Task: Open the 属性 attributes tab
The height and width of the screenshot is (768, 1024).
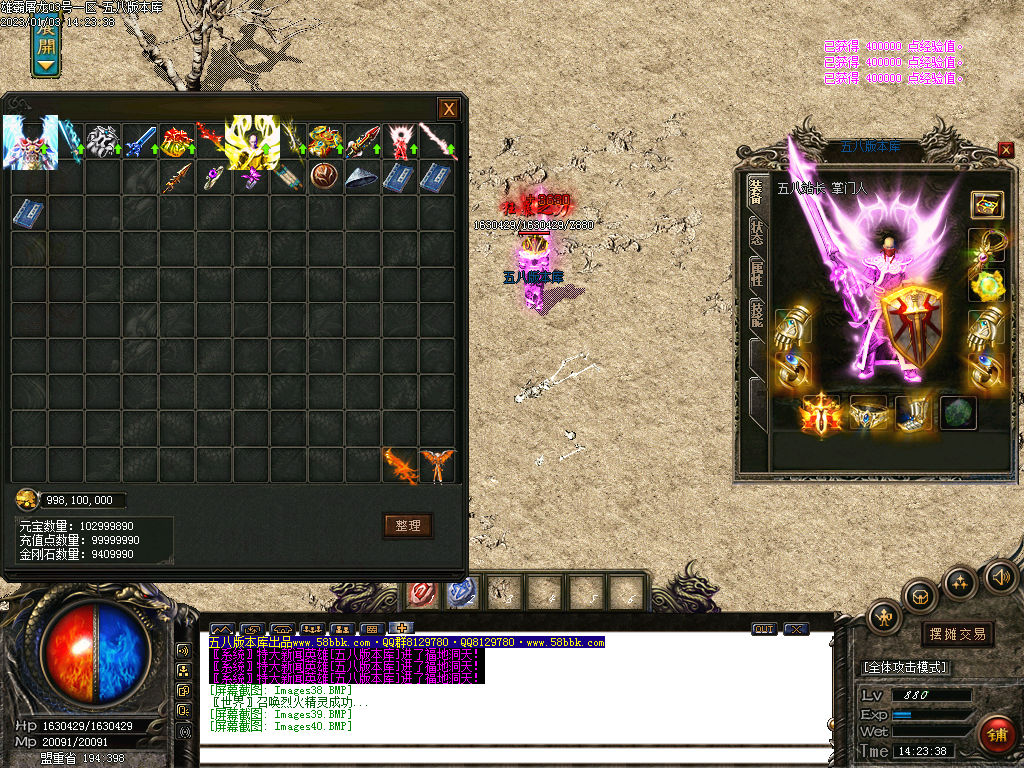Action: 757,275
